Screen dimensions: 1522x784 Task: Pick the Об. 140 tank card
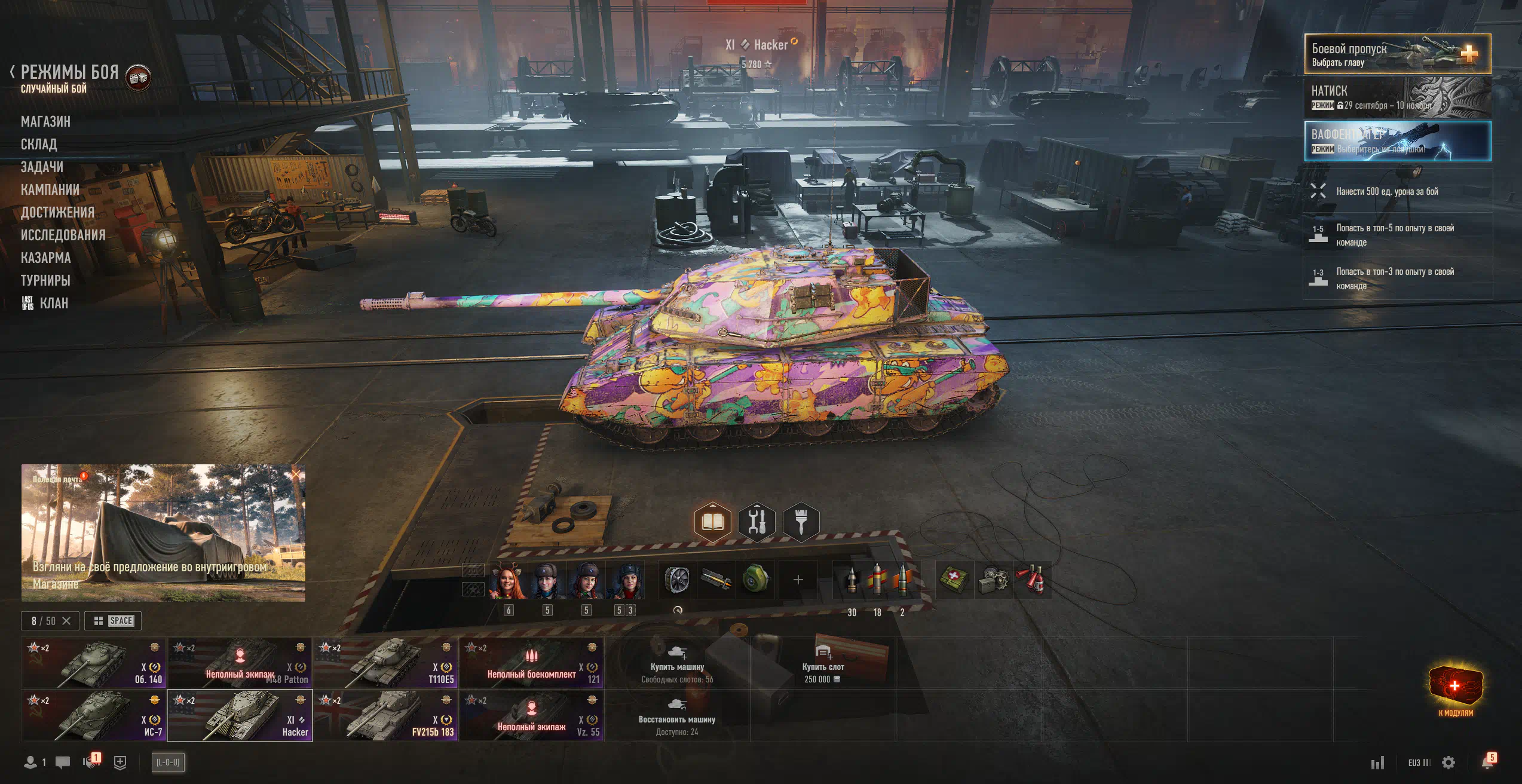pos(94,663)
